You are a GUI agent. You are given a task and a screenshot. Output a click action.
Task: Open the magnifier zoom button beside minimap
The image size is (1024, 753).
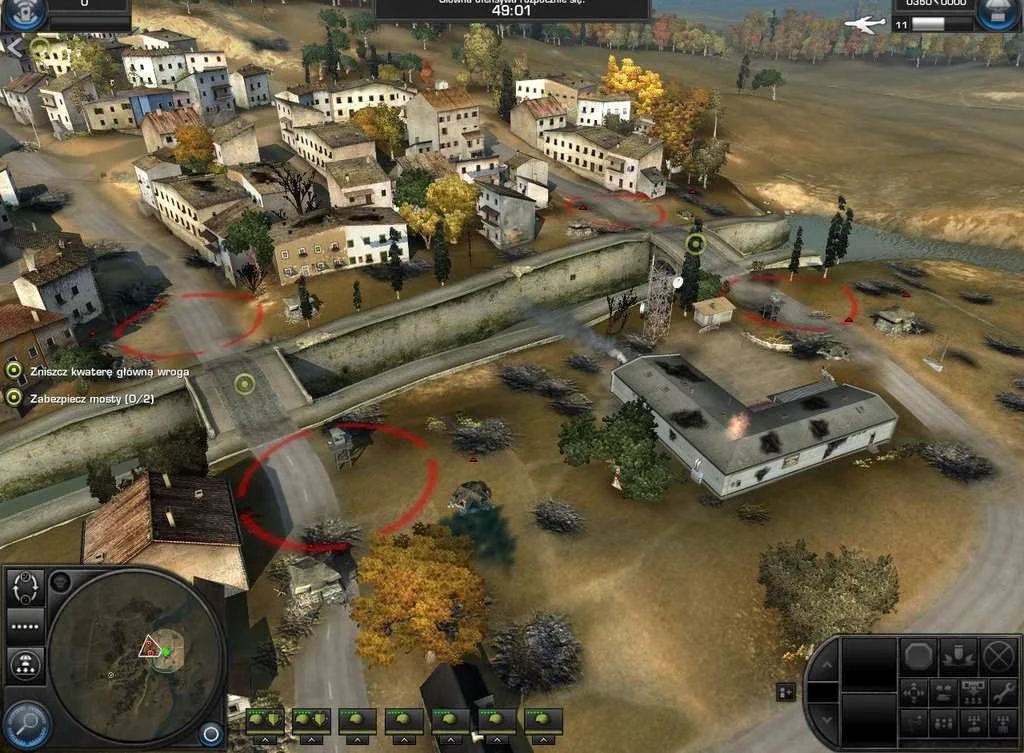(26, 722)
